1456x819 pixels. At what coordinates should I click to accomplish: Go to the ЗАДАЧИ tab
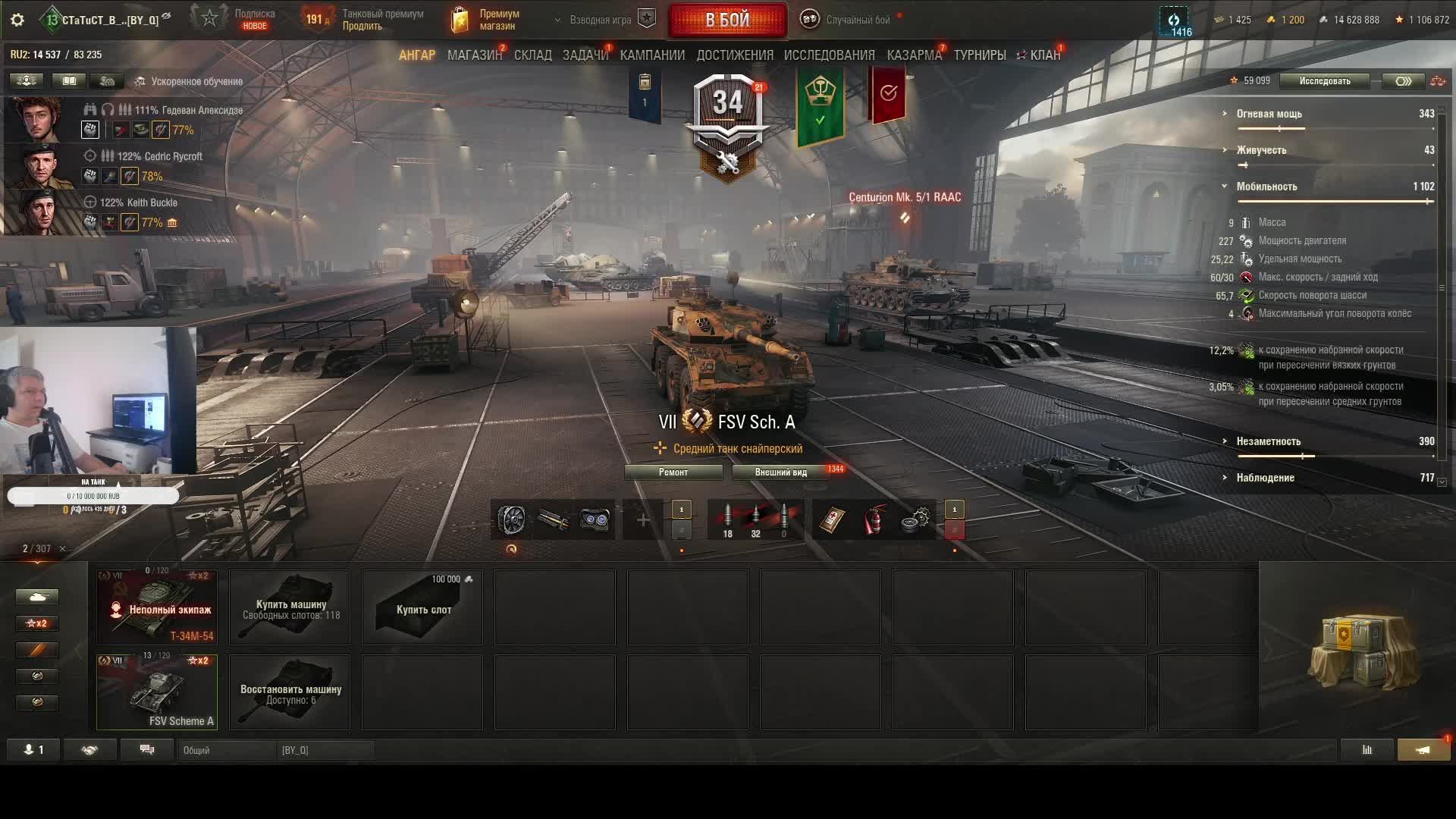(x=585, y=55)
